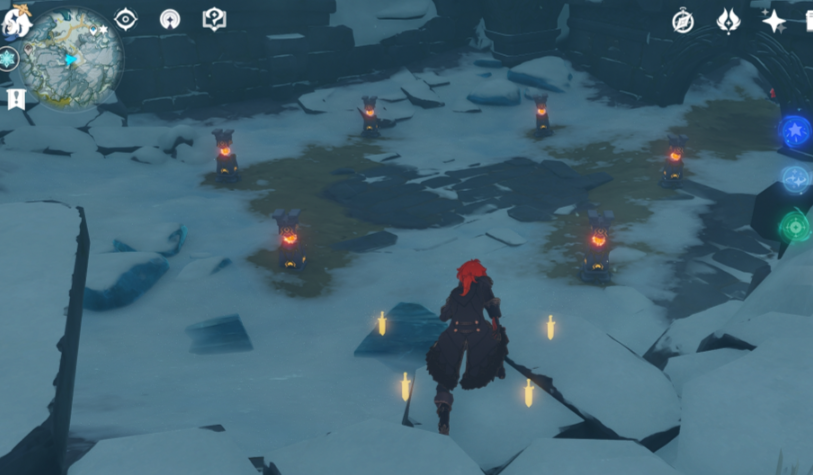Open the quest banner with exclamation mark
Viewport: 813px width, 475px height.
tap(15, 98)
